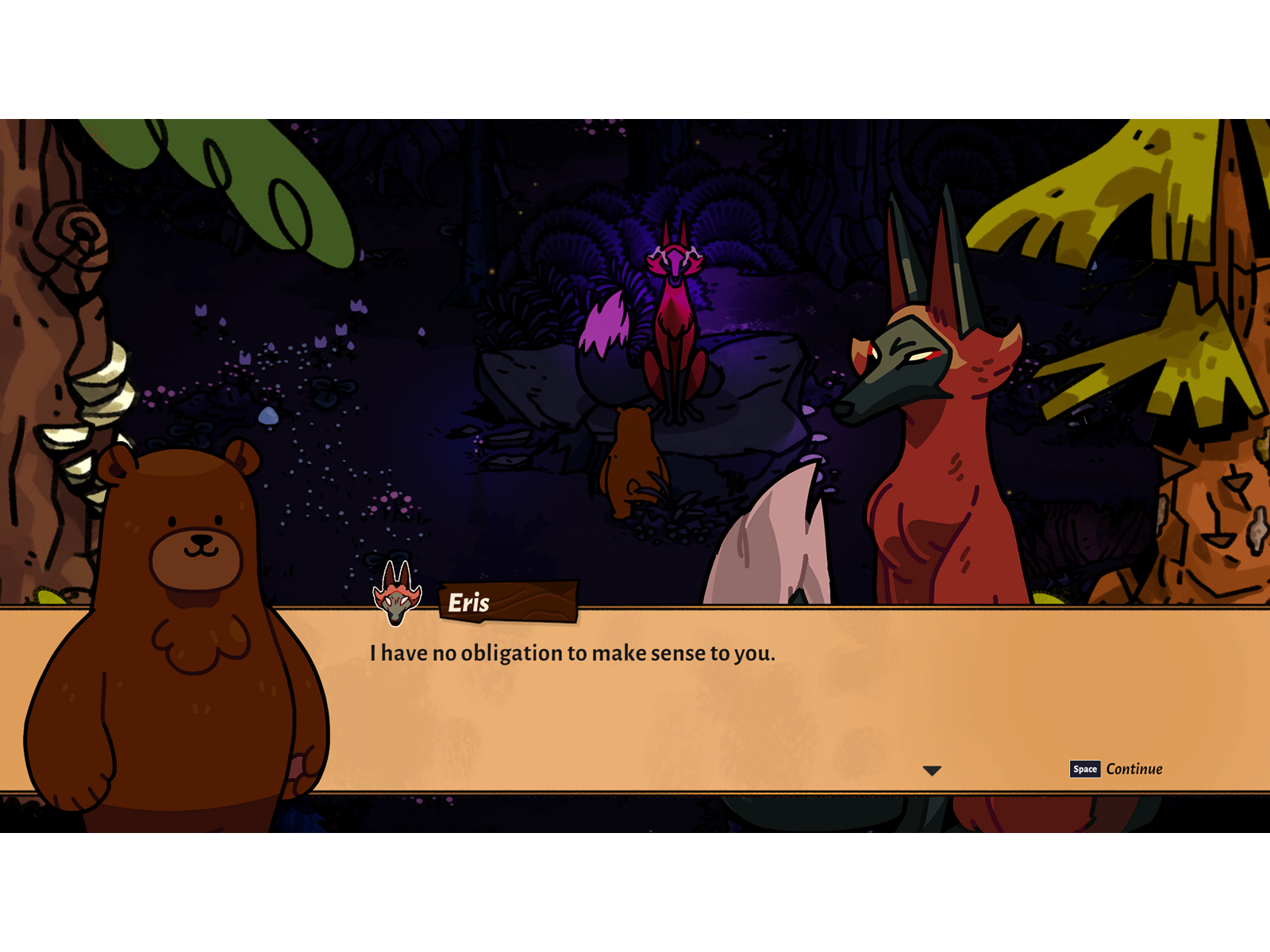Viewport: 1270px width, 952px height.
Task: Click the Space key icon near Continue
Action: [x=1084, y=769]
